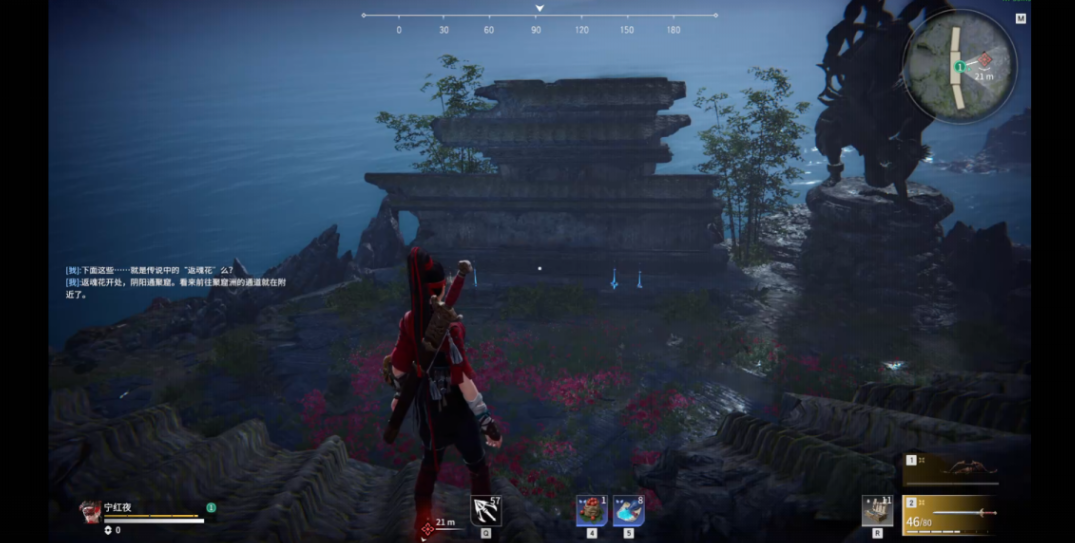Select the grappling hook slot
Screen dimensions: 1075x543
pyautogui.click(x=486, y=511)
